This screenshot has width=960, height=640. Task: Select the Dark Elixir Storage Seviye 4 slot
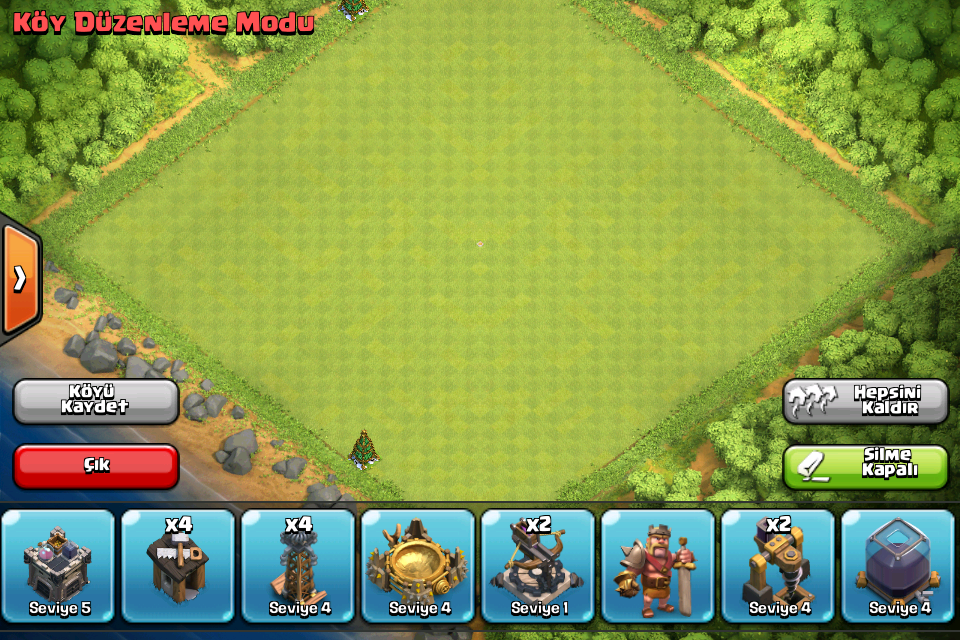coord(898,566)
